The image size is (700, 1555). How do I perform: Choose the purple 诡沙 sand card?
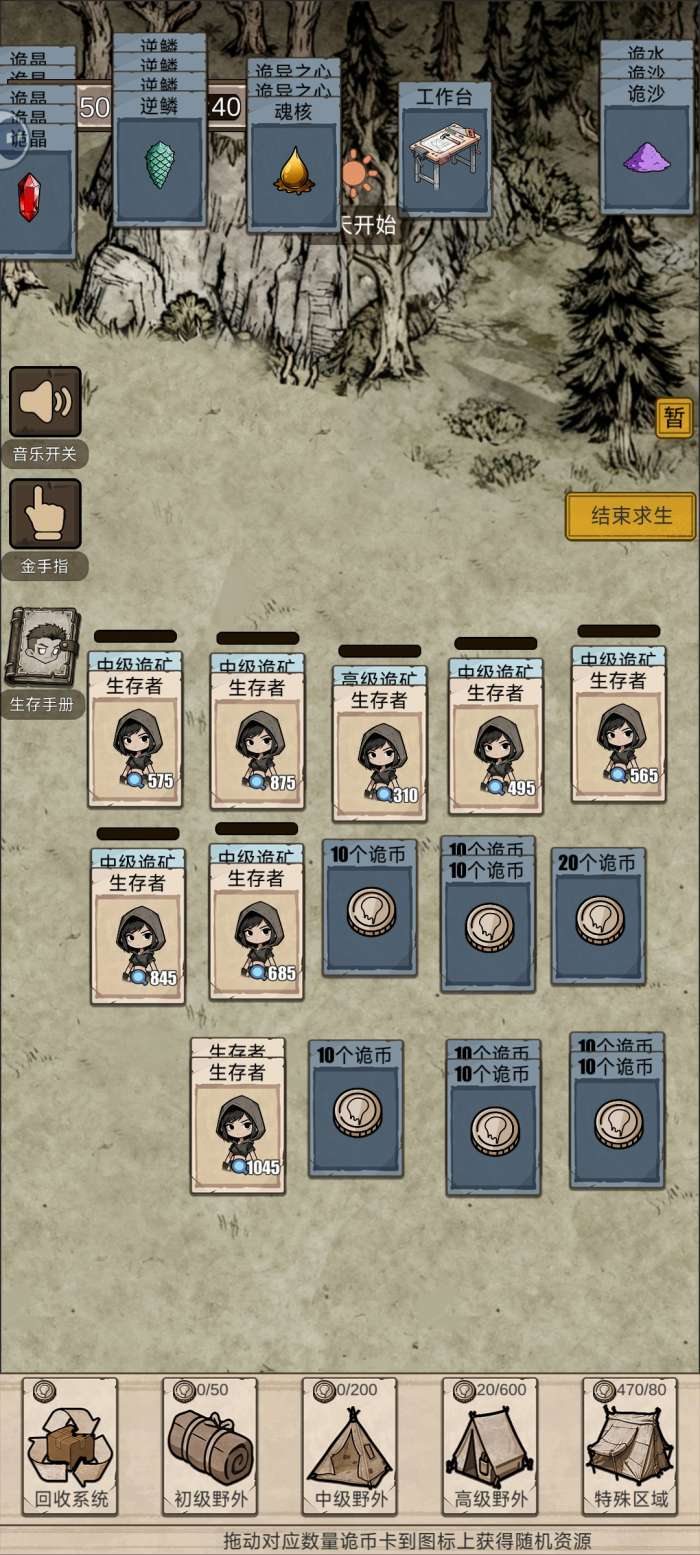647,156
